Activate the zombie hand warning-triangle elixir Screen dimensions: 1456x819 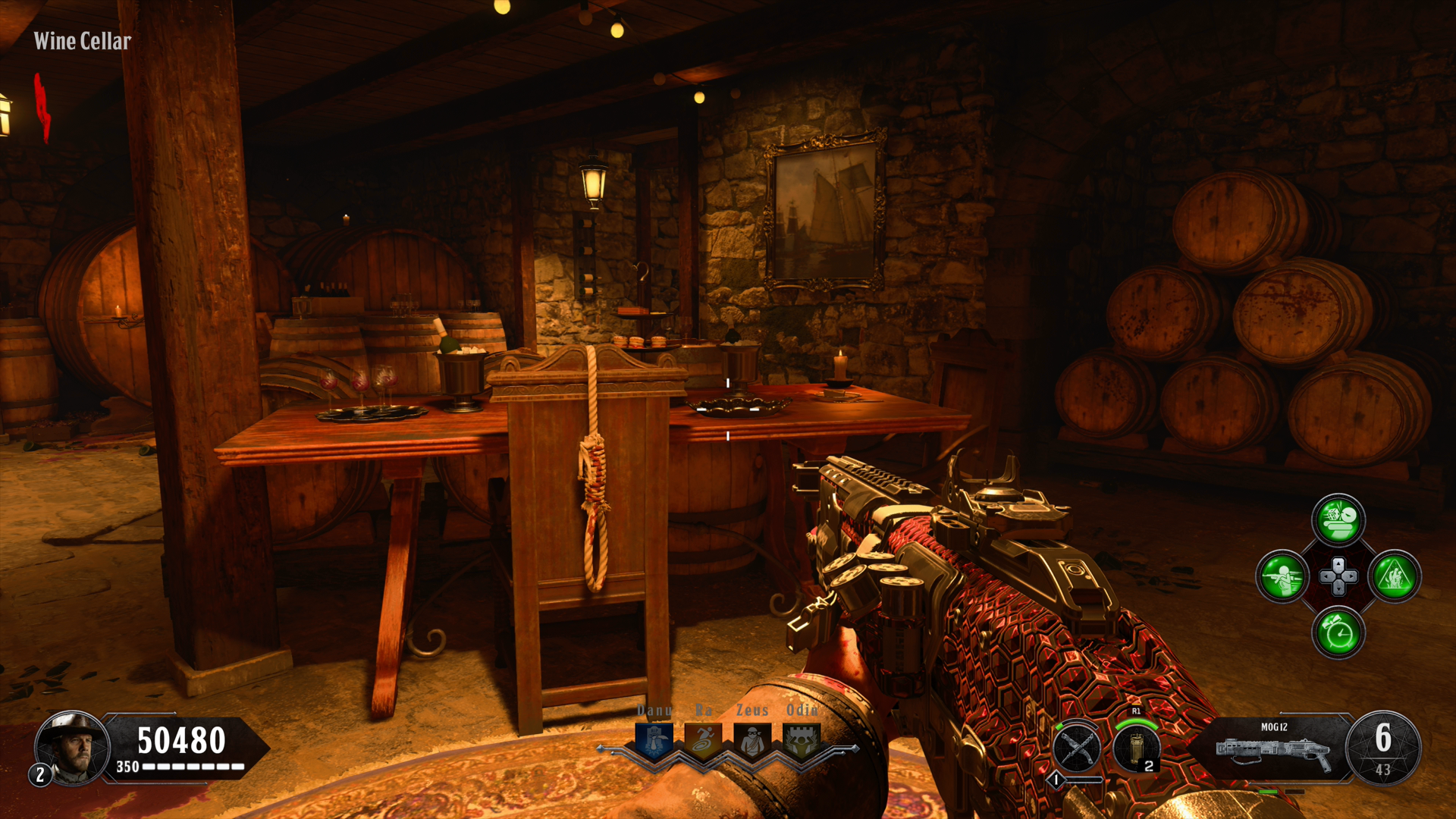[1395, 576]
